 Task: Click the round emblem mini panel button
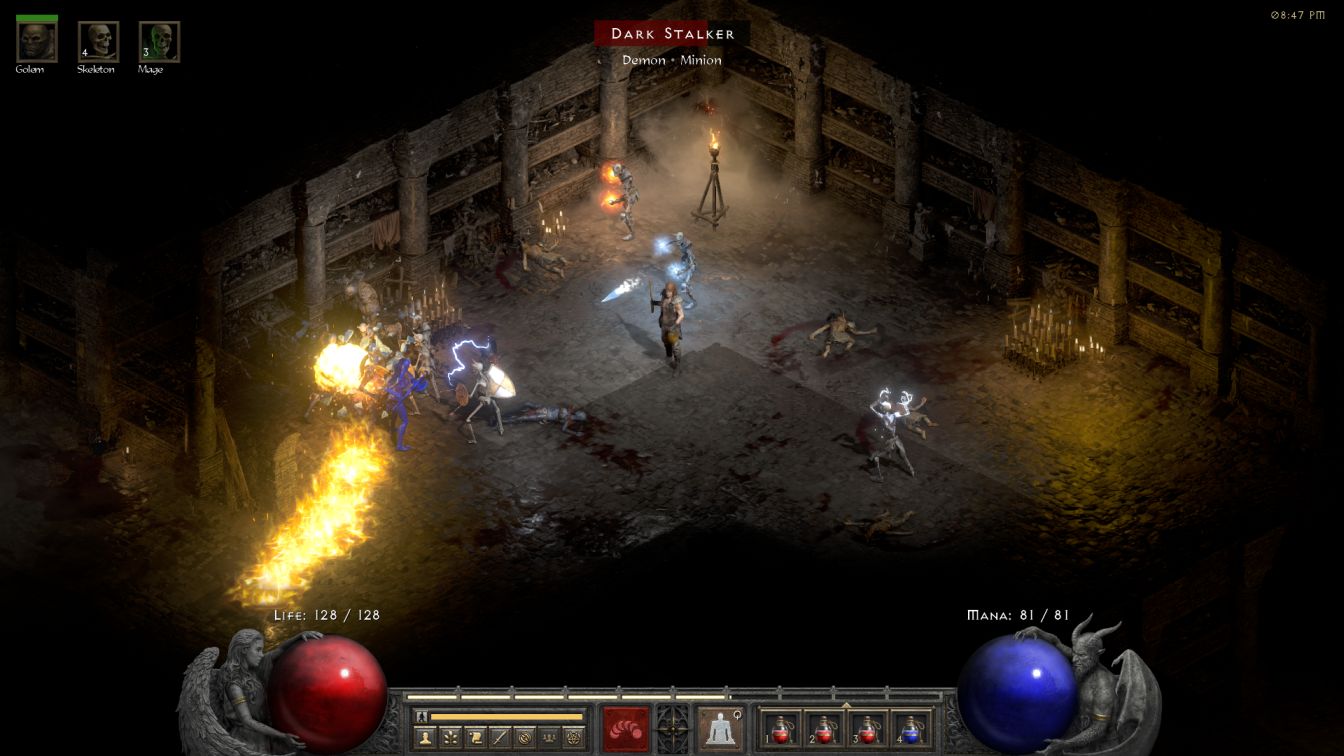click(524, 738)
